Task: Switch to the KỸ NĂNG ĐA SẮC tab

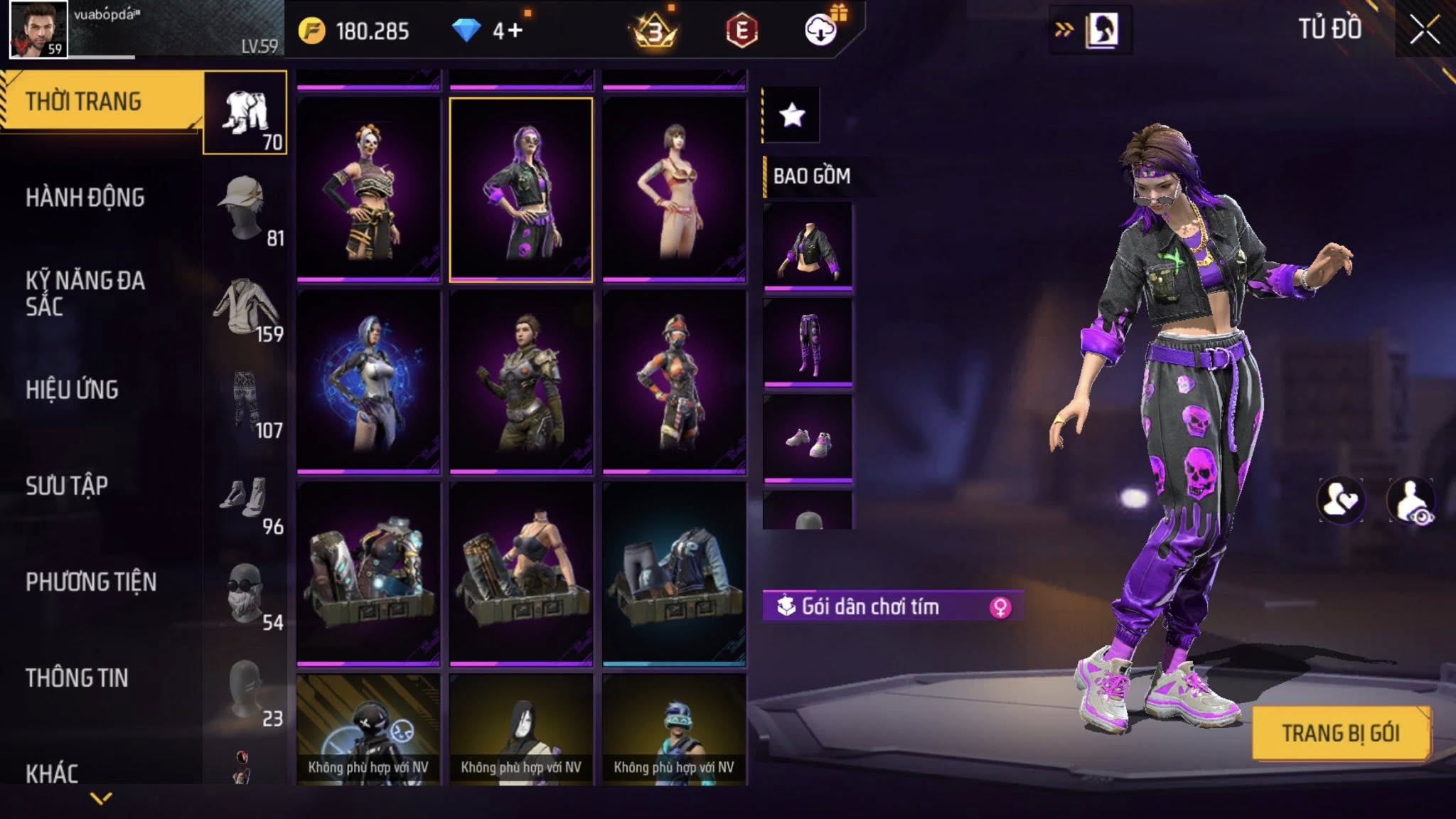Action: [x=85, y=294]
